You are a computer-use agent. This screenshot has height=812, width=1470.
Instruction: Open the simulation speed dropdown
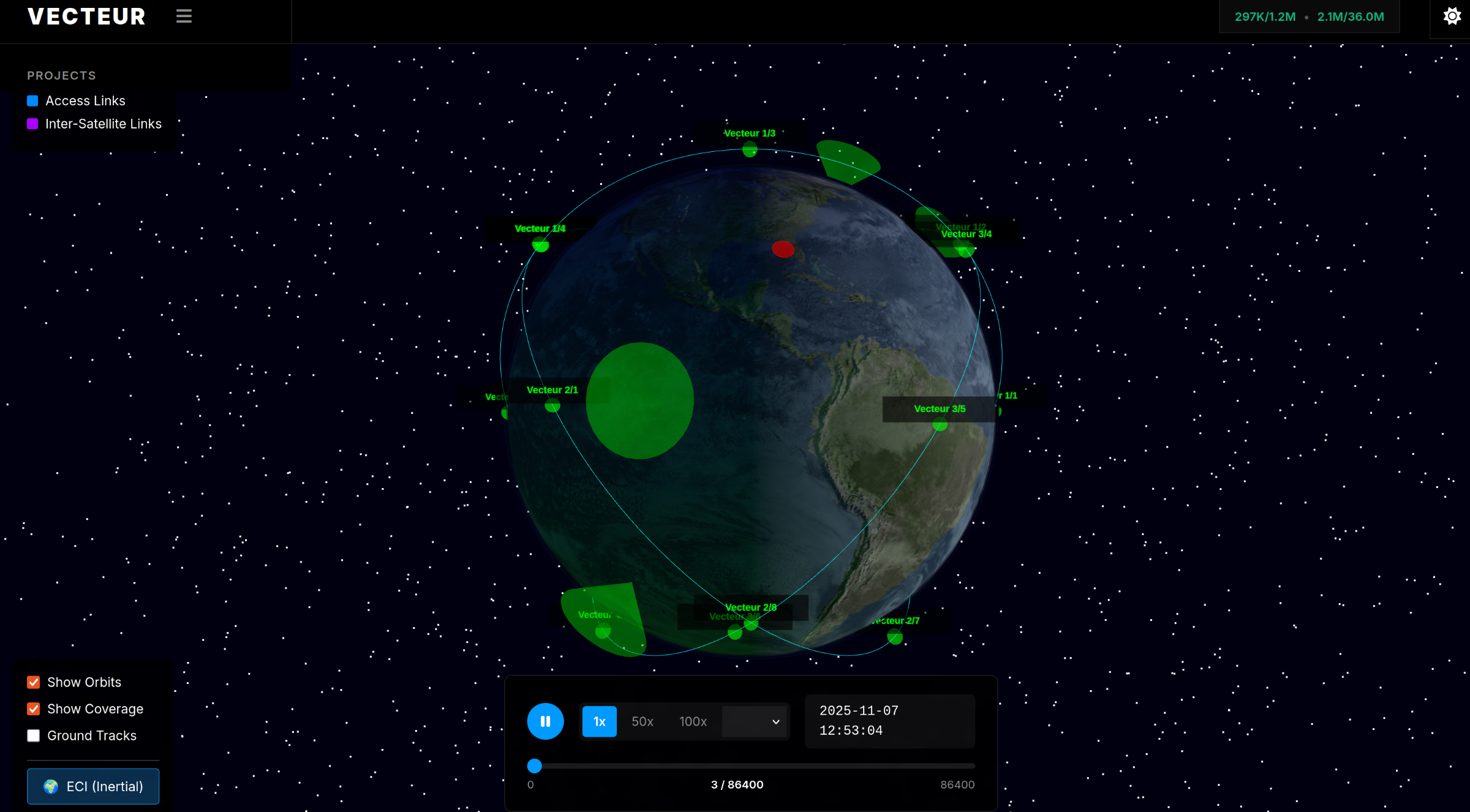point(754,721)
